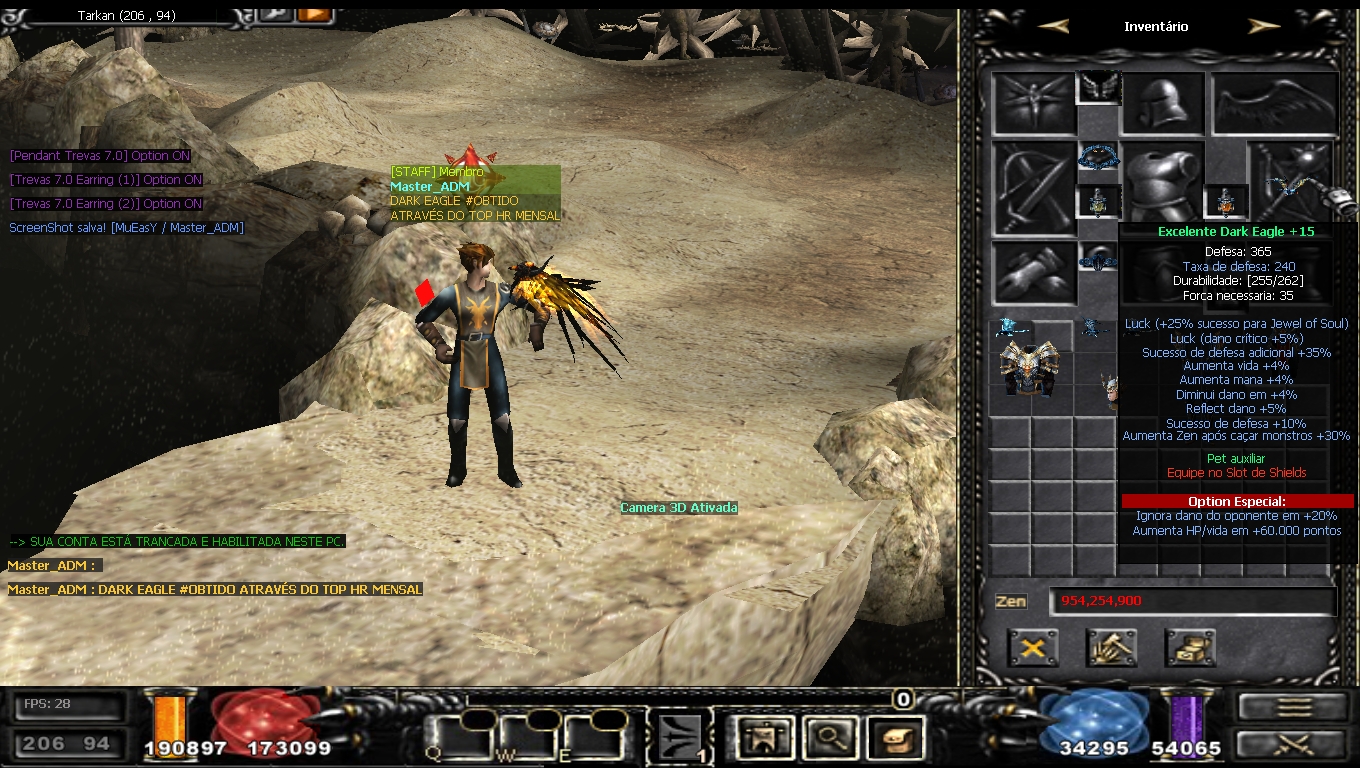Screen dimensions: 1360x768
Task: Go to the next inventory page arrow
Action: click(1264, 27)
